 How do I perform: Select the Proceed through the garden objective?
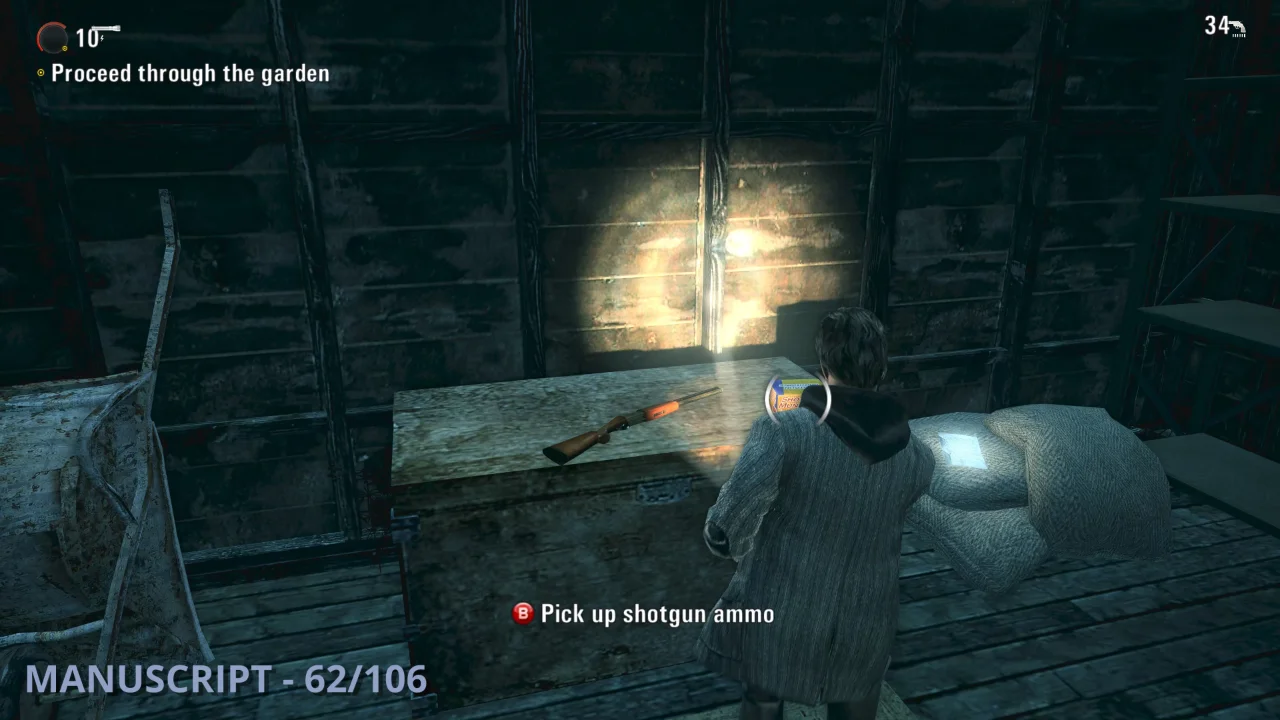point(191,73)
